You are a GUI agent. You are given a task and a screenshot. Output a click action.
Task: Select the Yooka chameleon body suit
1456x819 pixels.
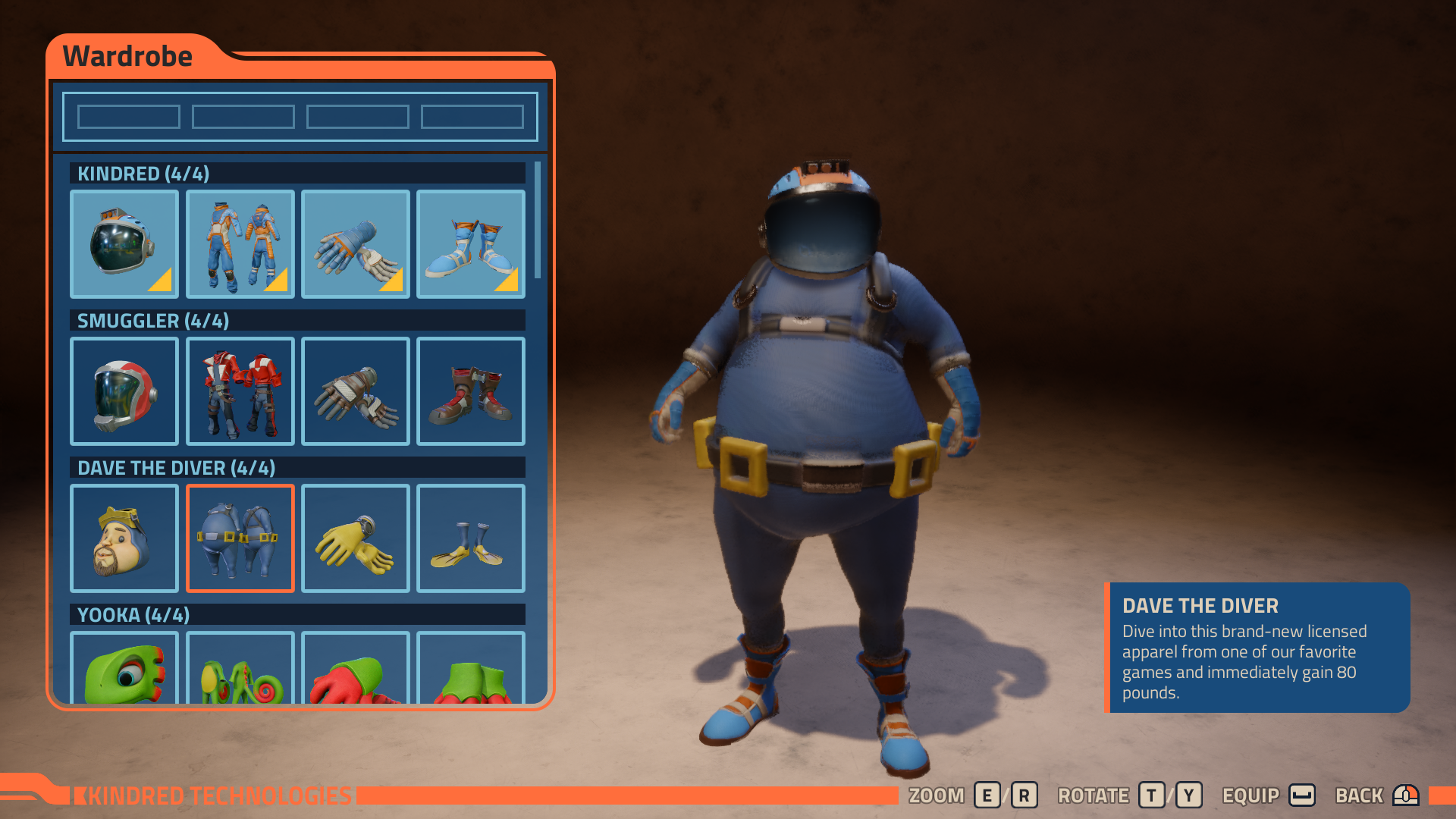coord(240,668)
